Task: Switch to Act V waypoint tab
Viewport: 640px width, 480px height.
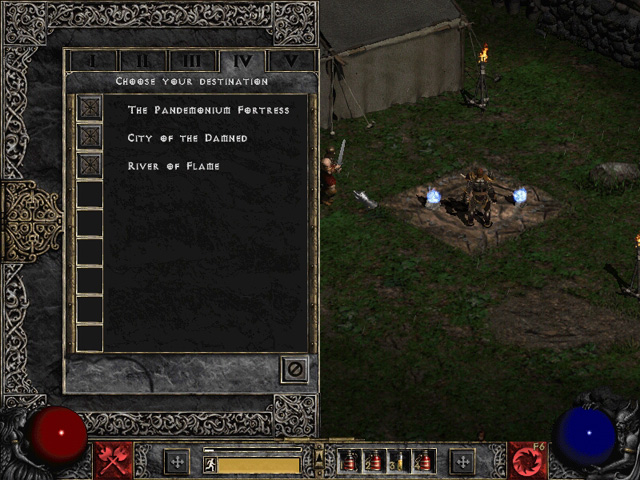Action: (290, 61)
